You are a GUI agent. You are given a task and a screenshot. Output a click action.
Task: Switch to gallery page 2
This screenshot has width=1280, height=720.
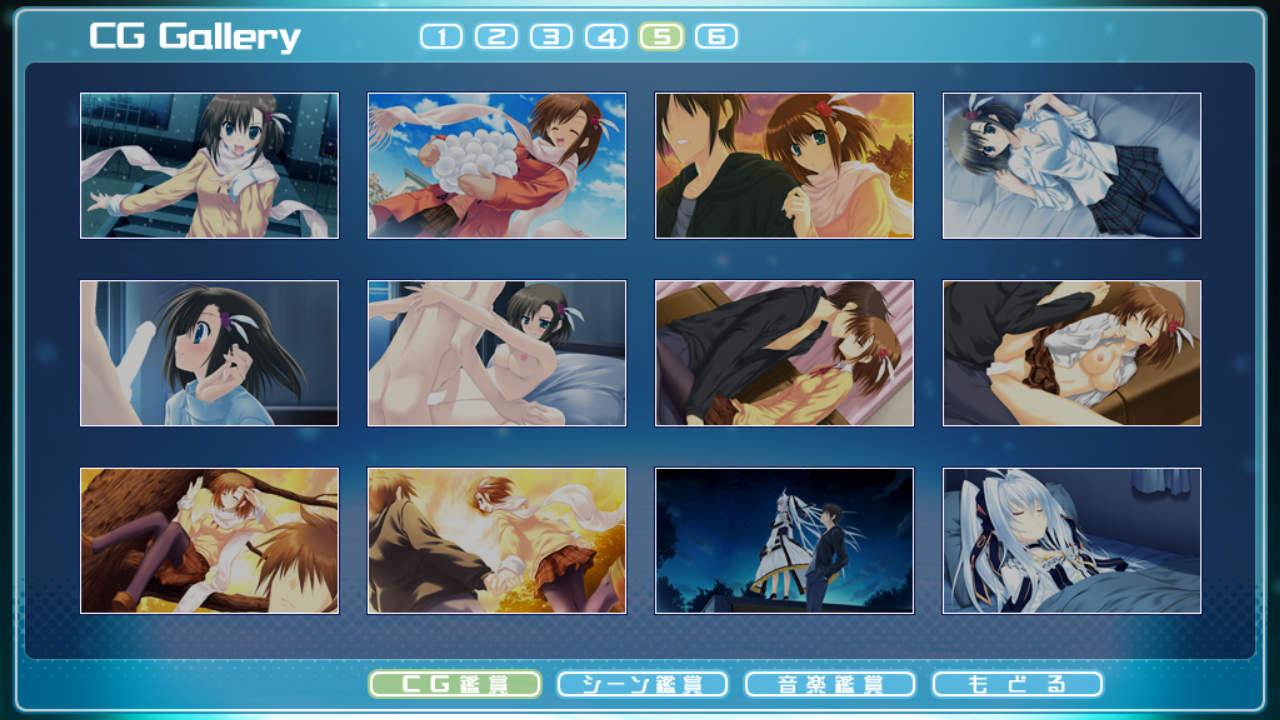coord(496,37)
